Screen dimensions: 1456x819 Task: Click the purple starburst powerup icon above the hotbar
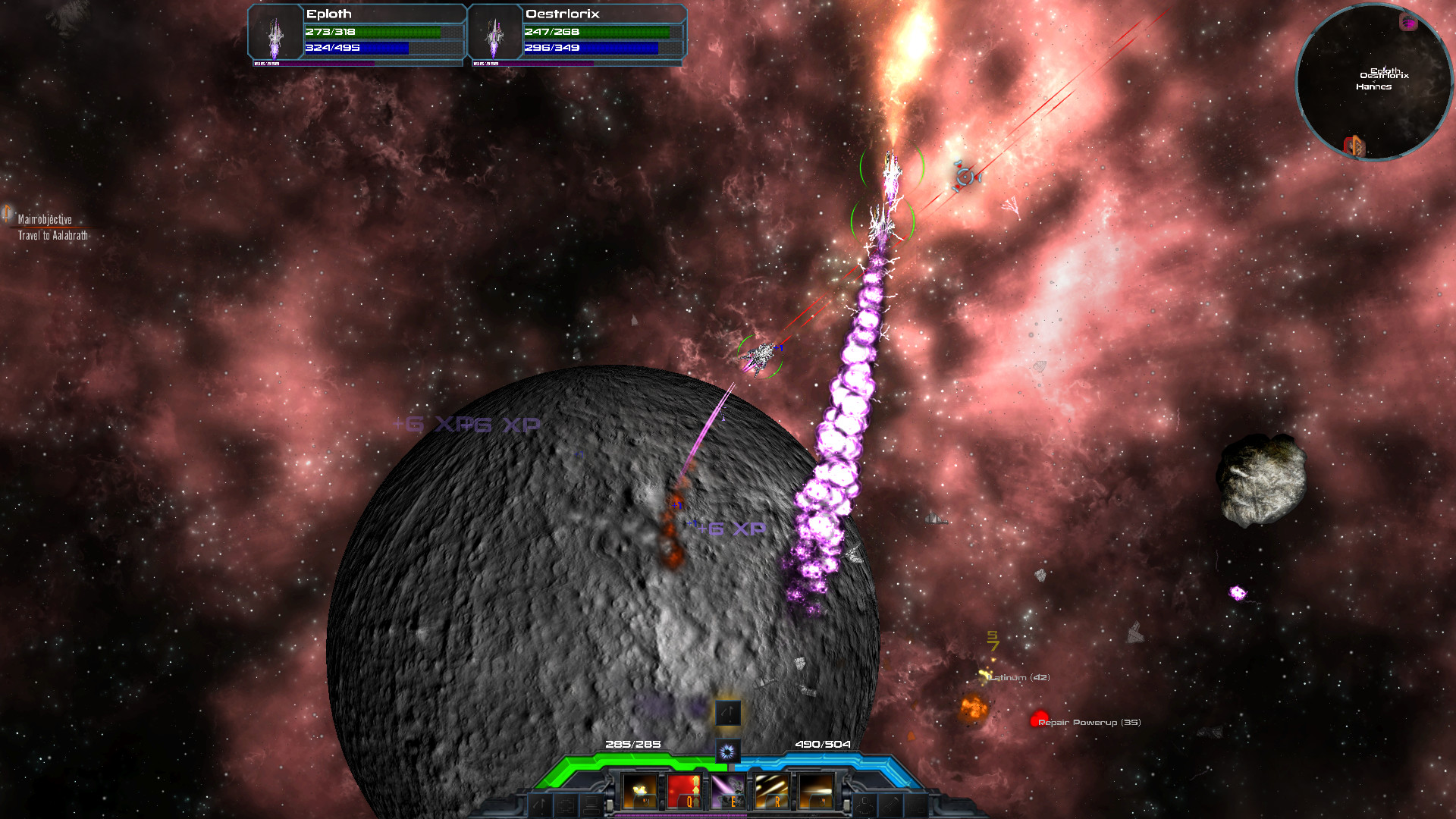tap(726, 751)
